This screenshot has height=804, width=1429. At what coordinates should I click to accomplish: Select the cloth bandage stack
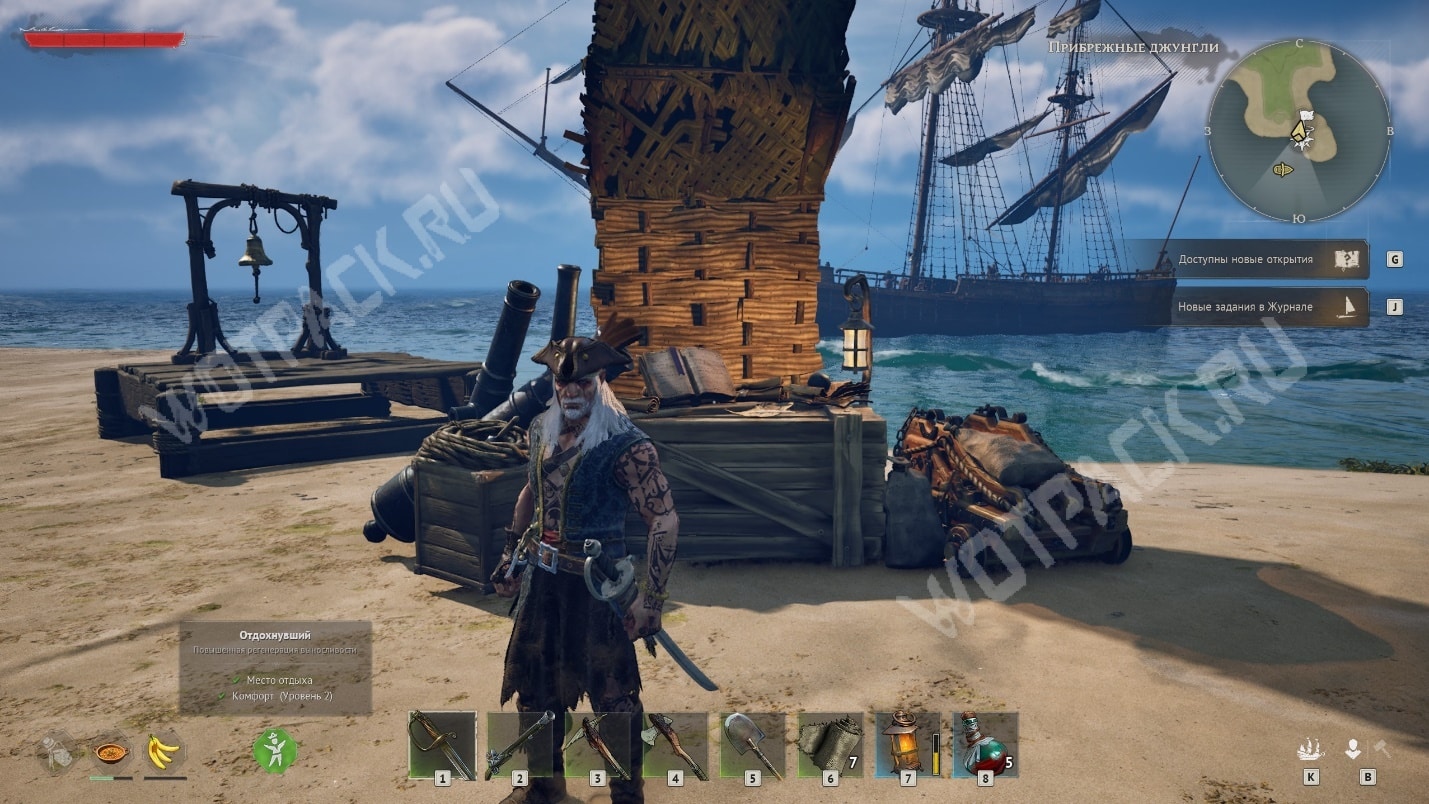click(x=830, y=745)
